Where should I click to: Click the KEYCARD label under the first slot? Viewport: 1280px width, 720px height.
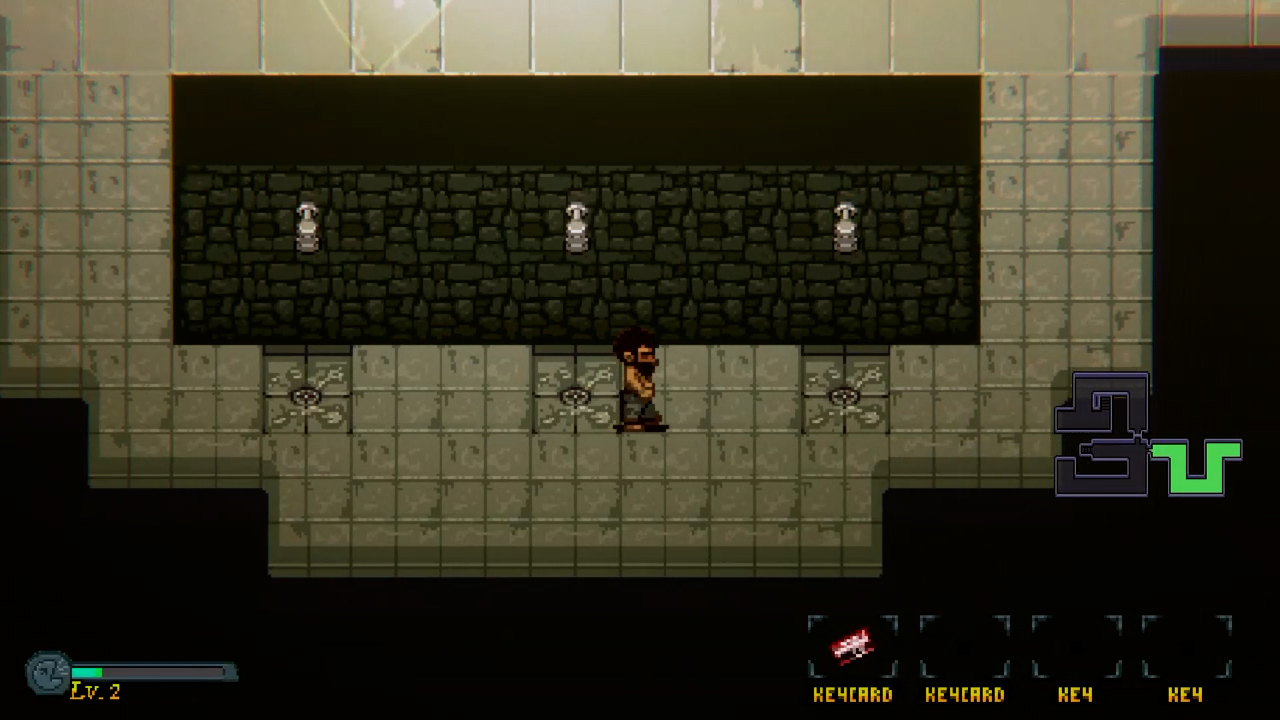(853, 695)
